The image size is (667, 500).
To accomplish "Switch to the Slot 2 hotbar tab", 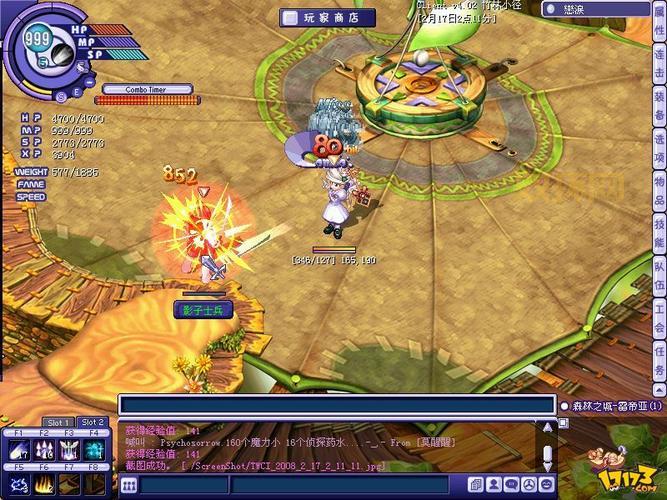I will 93,422.
